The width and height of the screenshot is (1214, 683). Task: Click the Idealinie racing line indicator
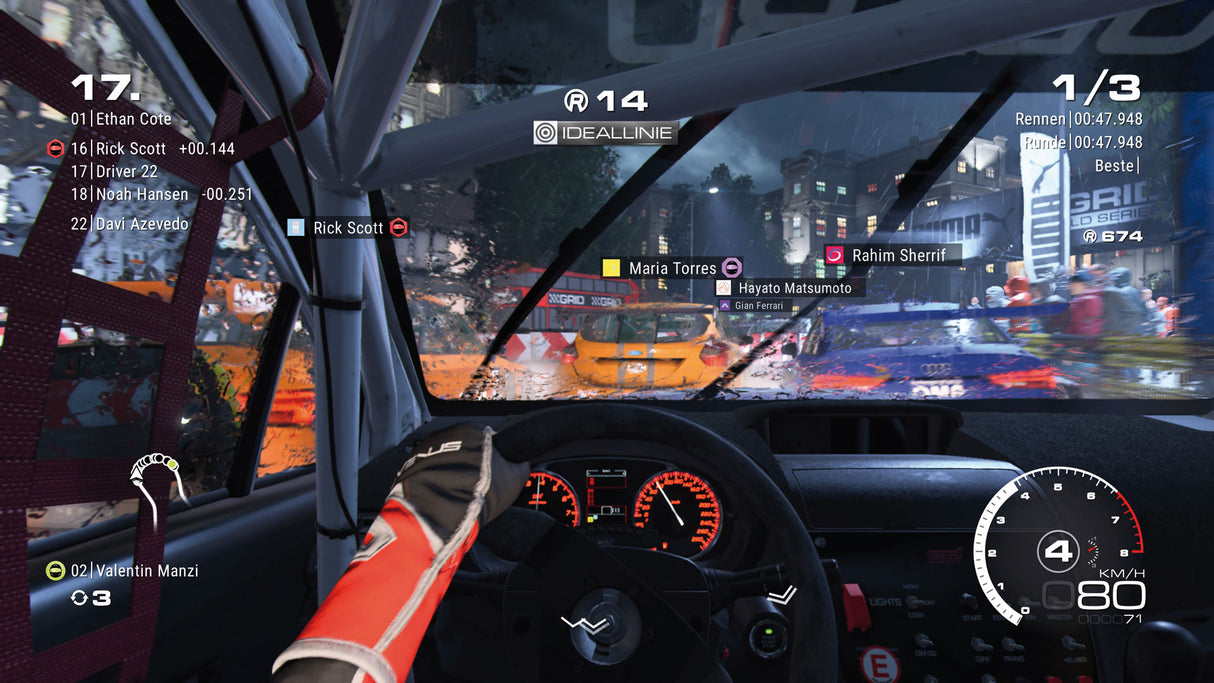605,133
